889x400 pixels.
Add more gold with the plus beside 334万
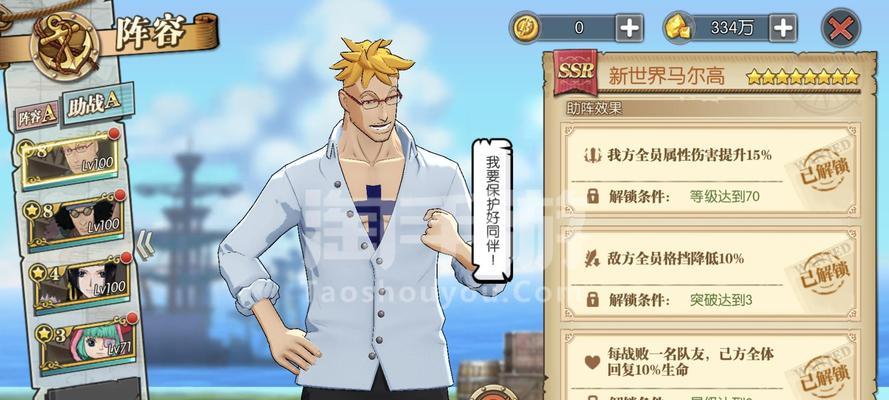coord(783,28)
